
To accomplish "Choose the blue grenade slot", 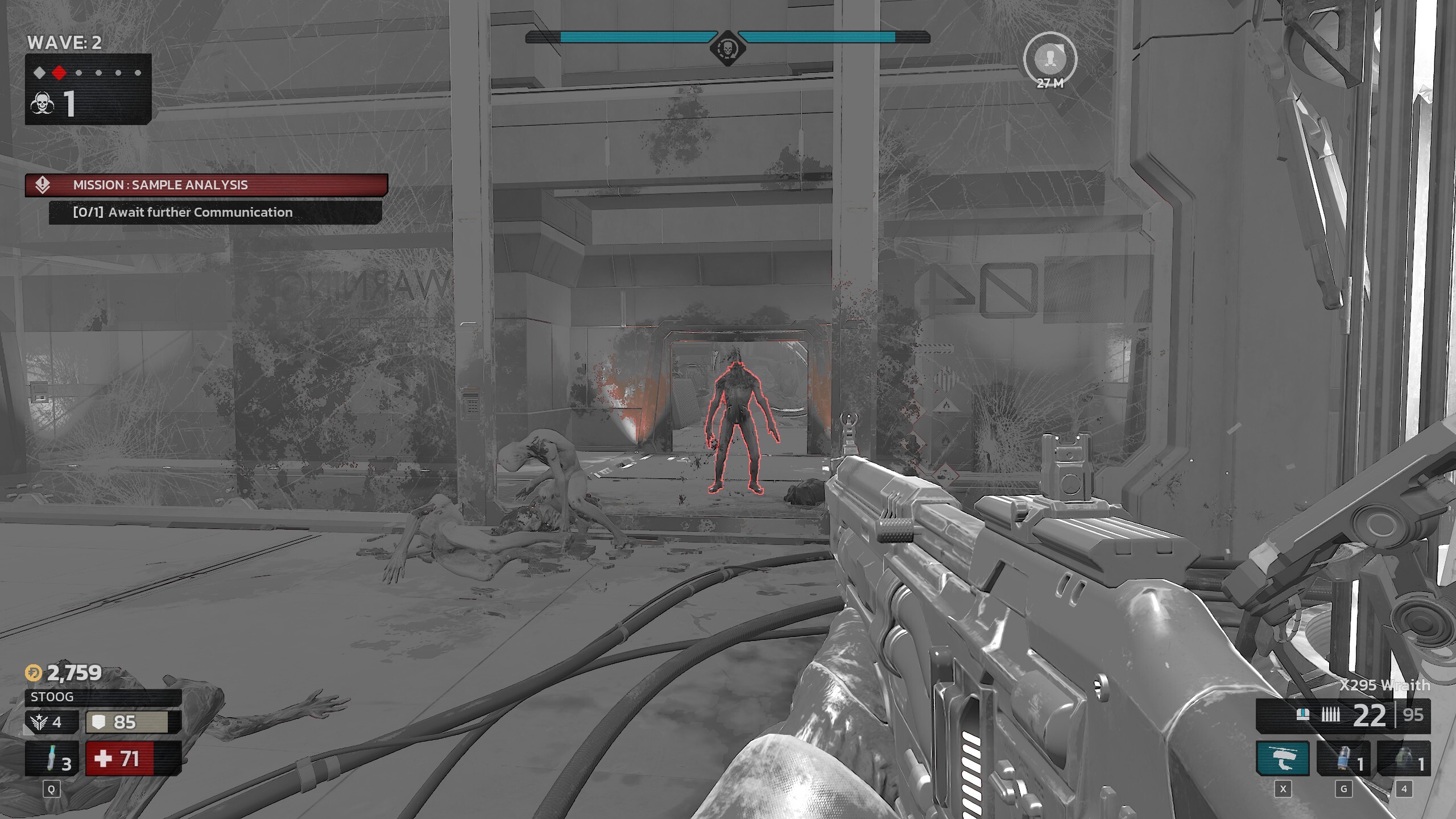I will (1343, 759).
